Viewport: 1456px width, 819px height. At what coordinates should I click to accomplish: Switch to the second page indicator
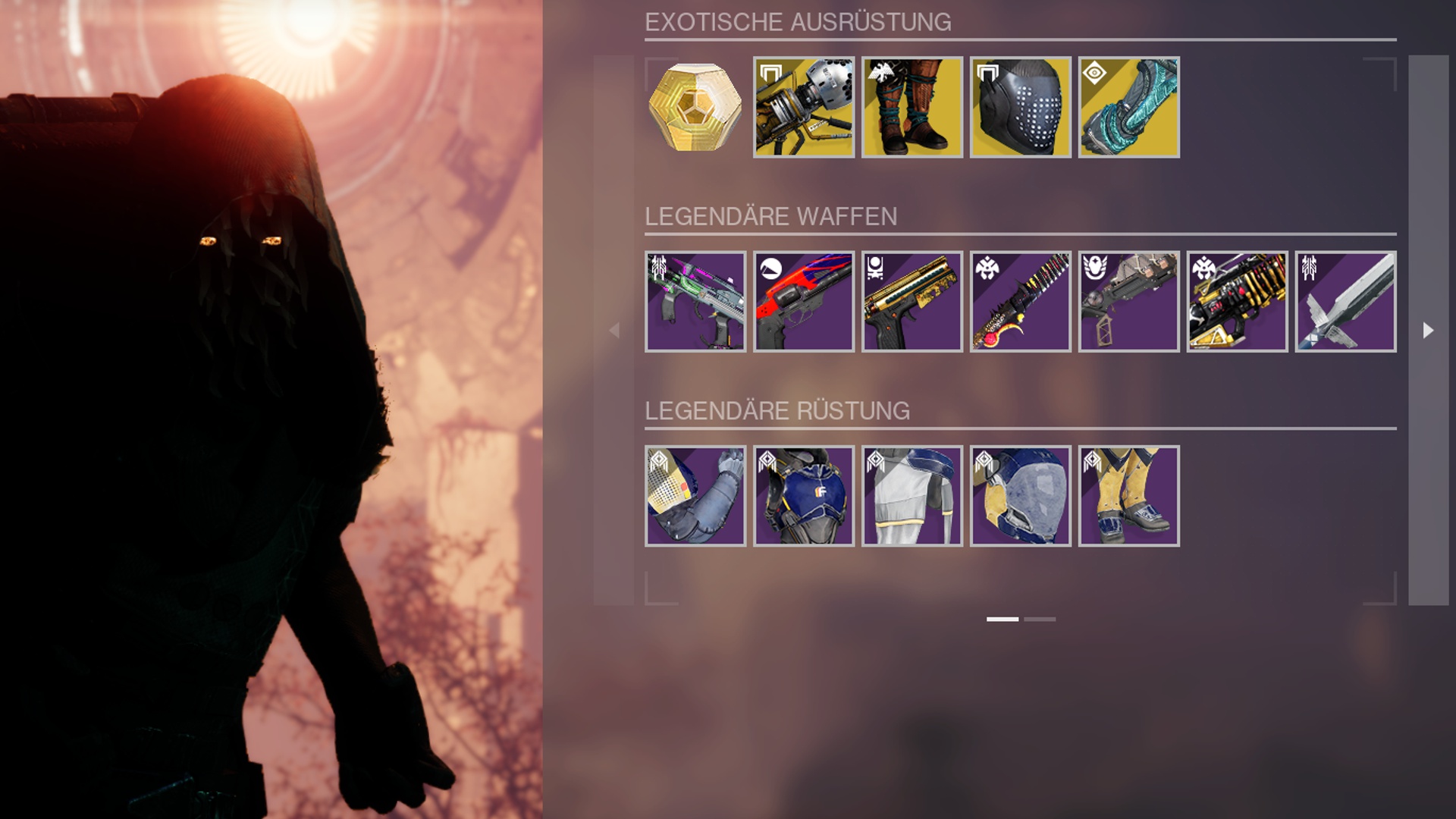[1039, 619]
